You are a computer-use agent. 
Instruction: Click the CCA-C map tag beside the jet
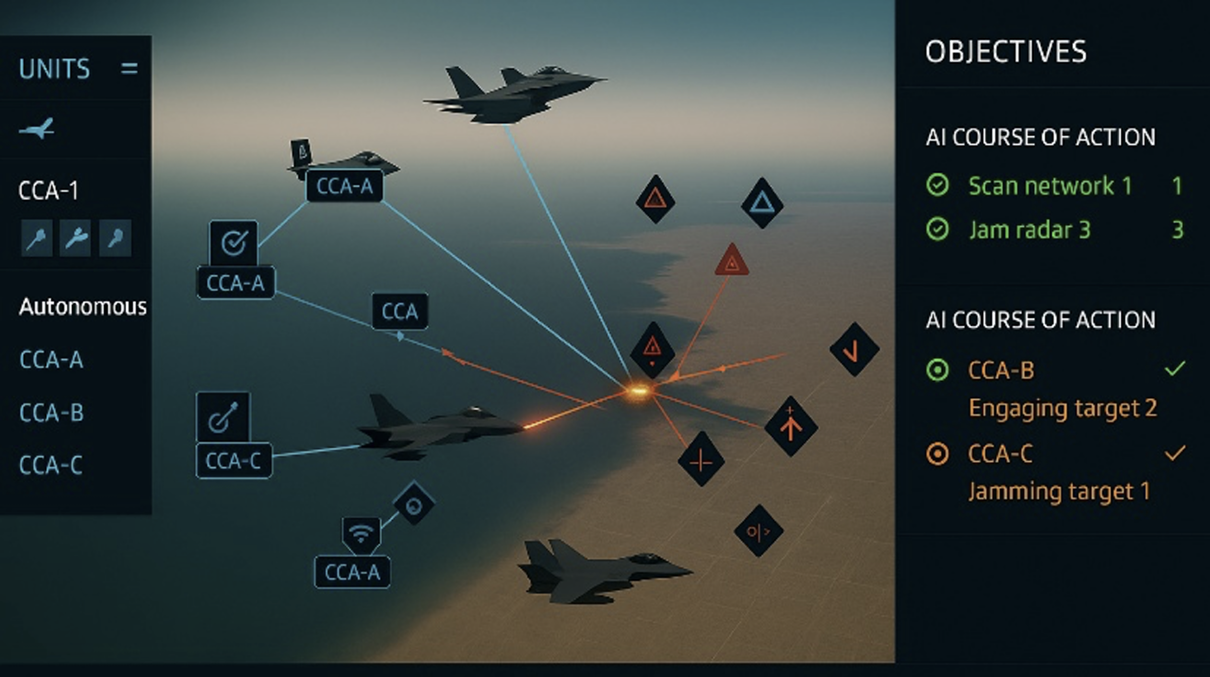[x=234, y=461]
